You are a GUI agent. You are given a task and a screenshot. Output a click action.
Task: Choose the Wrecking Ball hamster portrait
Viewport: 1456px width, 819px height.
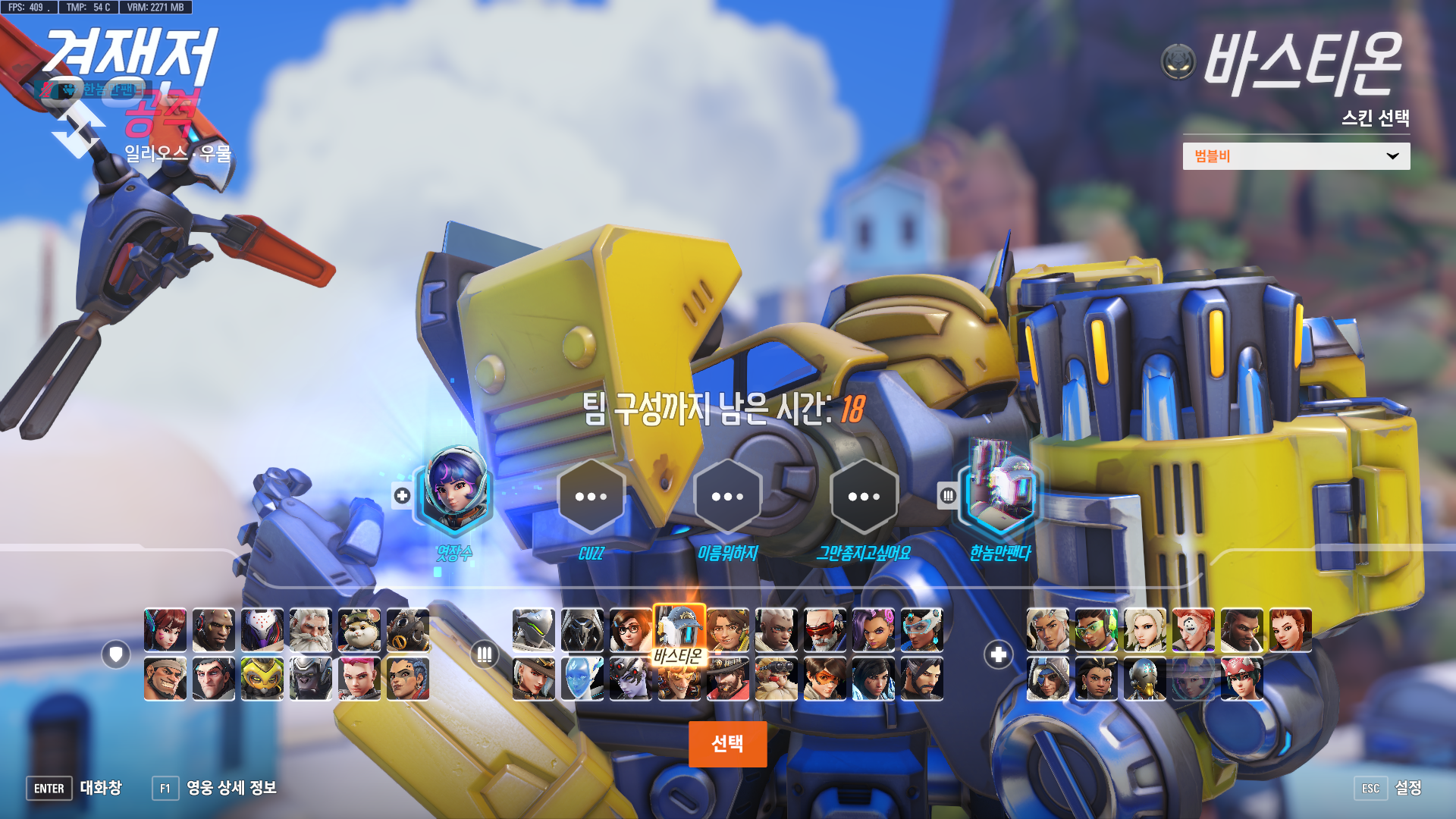pyautogui.click(x=359, y=630)
